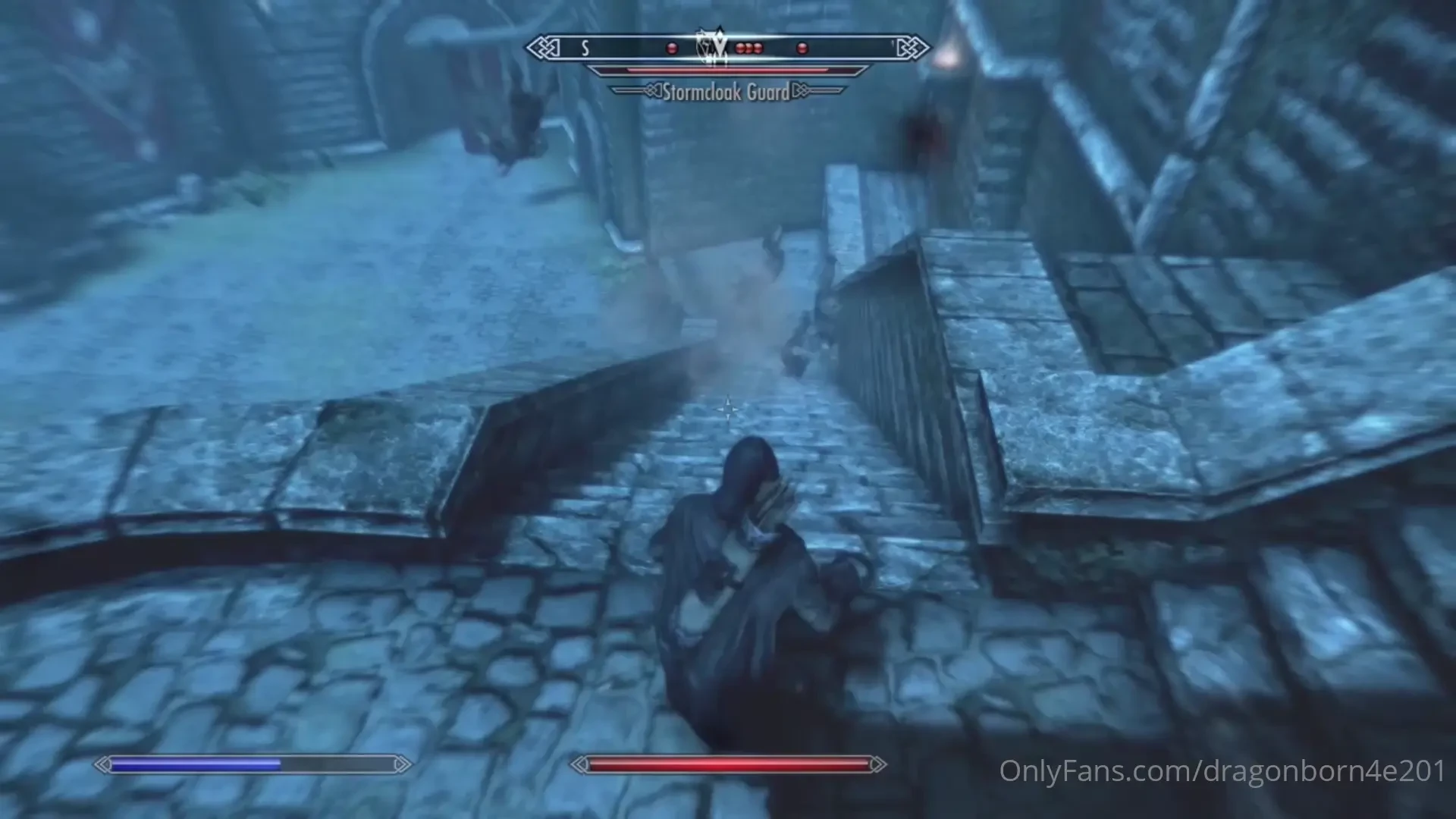Click the left chevron beside the health bar
The height and width of the screenshot is (819, 1456).
[579, 765]
